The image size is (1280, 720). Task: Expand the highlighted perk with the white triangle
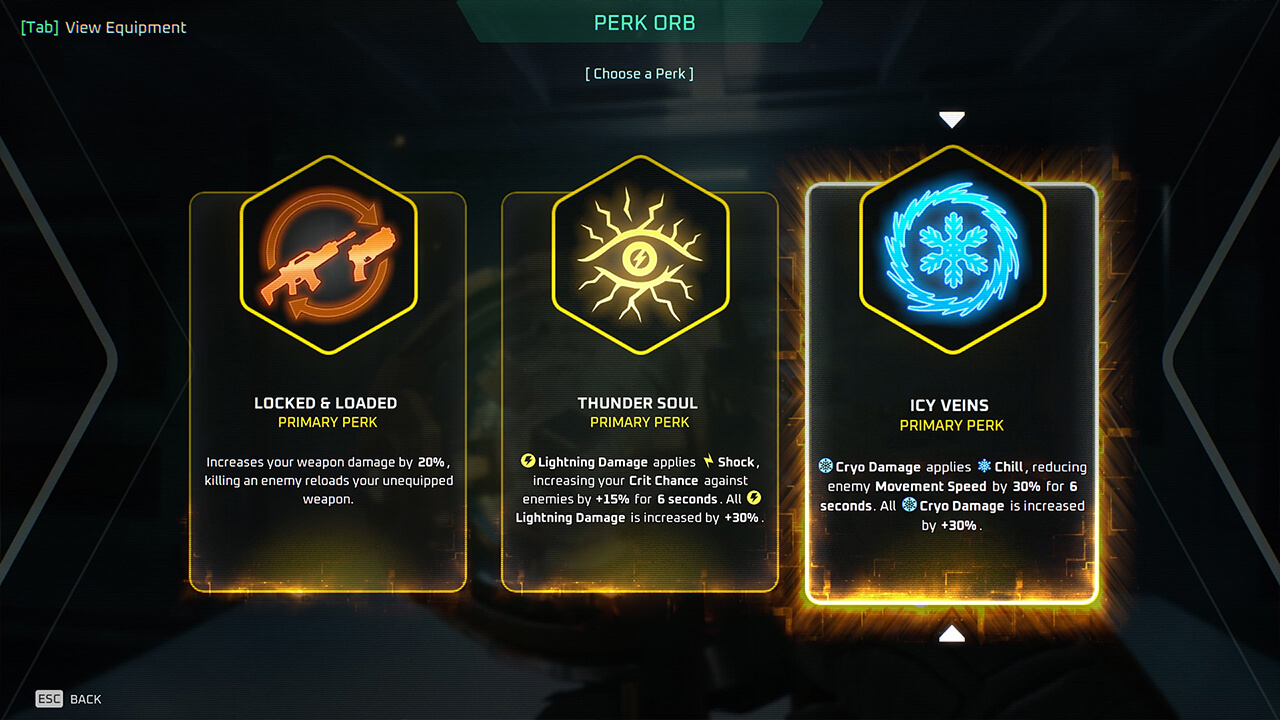[x=951, y=118]
